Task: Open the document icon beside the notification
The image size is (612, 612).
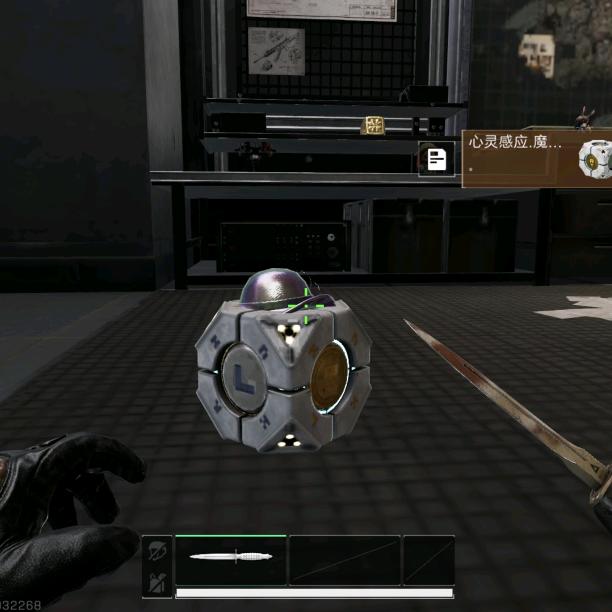Action: (436, 158)
